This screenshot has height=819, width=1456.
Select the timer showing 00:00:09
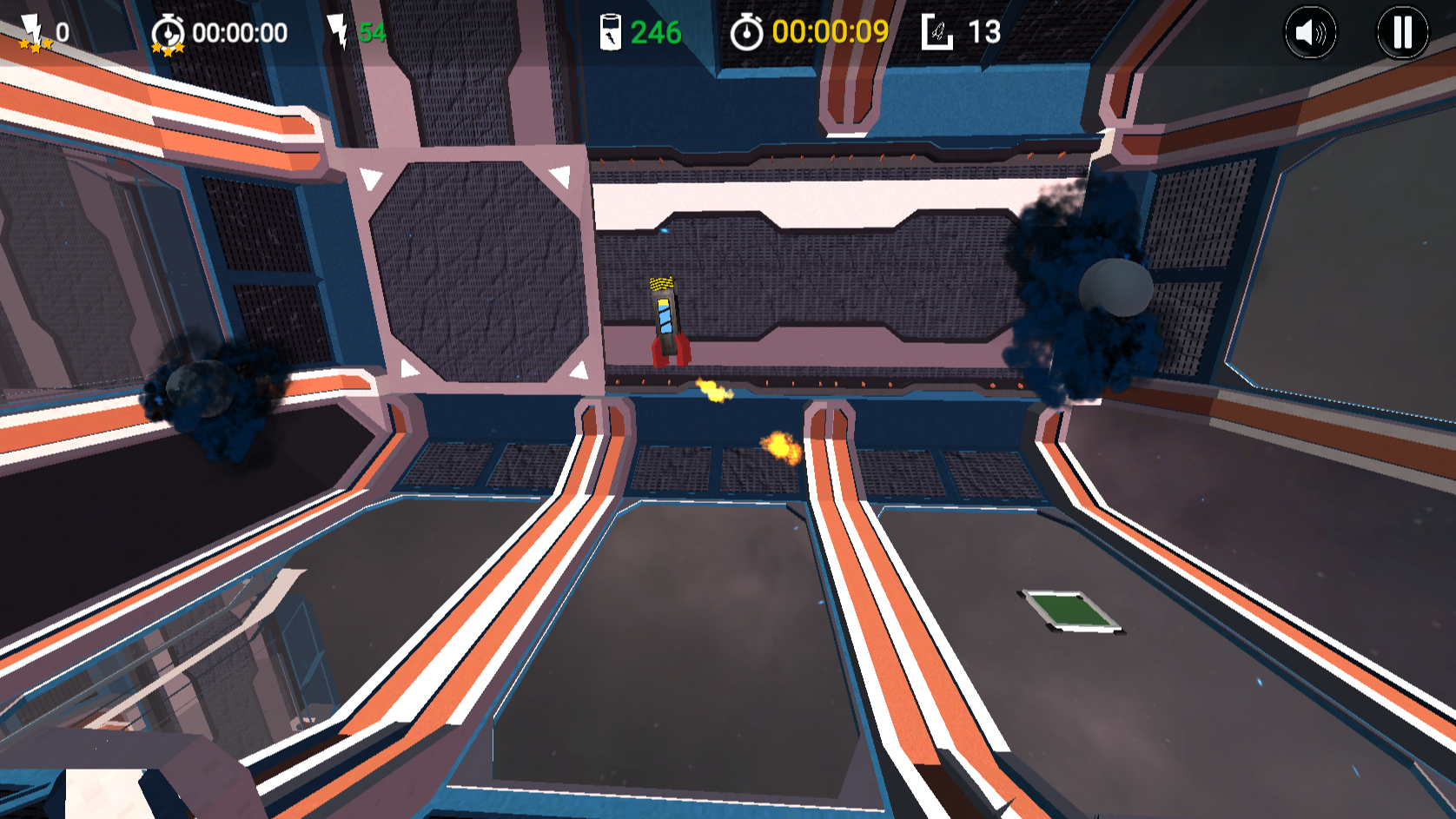[831, 32]
